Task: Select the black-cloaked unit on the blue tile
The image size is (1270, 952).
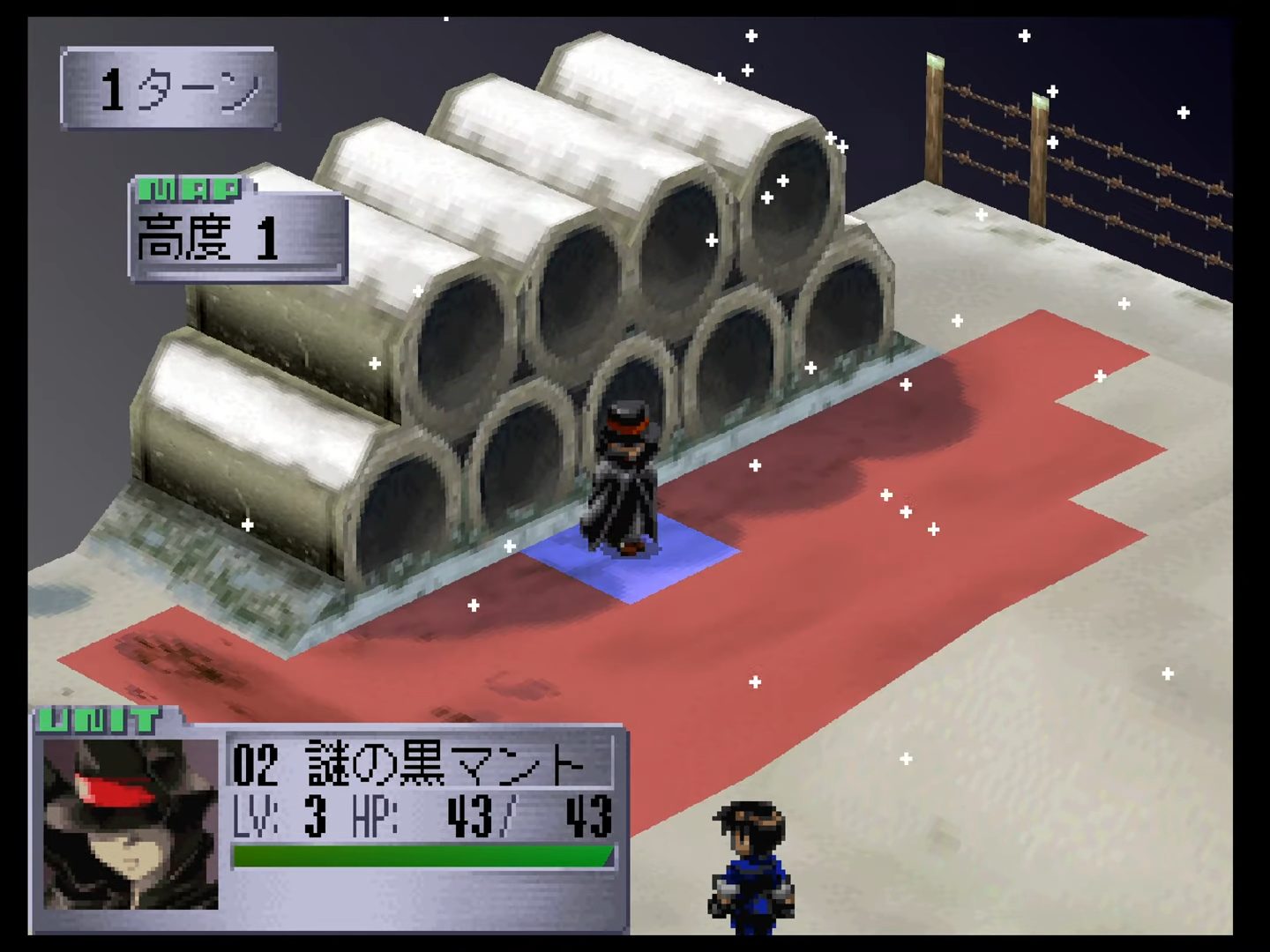Action: pos(624,480)
